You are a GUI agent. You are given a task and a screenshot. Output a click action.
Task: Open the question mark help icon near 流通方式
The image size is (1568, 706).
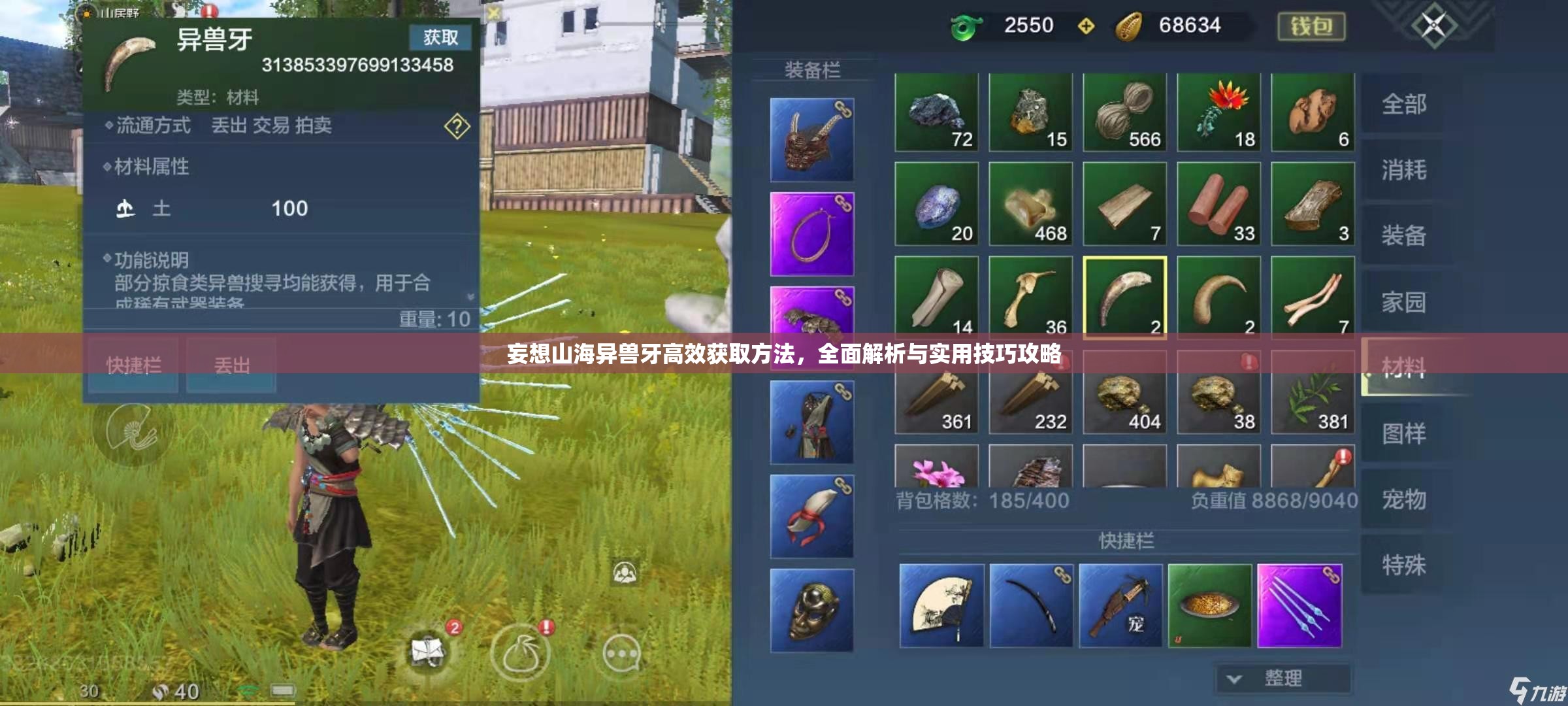pyautogui.click(x=457, y=127)
